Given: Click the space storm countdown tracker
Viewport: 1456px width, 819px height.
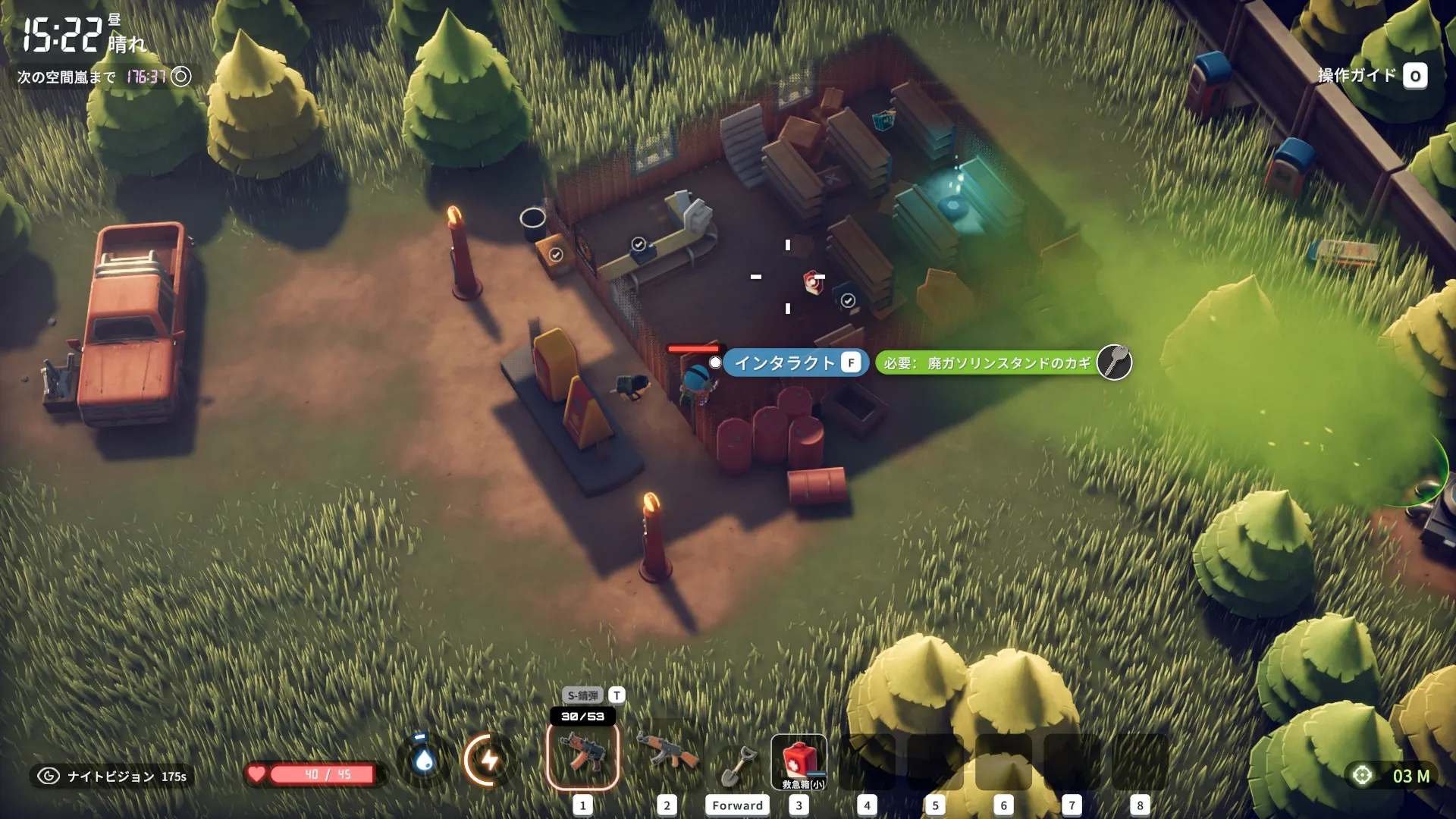Looking at the screenshot, I should (104, 77).
